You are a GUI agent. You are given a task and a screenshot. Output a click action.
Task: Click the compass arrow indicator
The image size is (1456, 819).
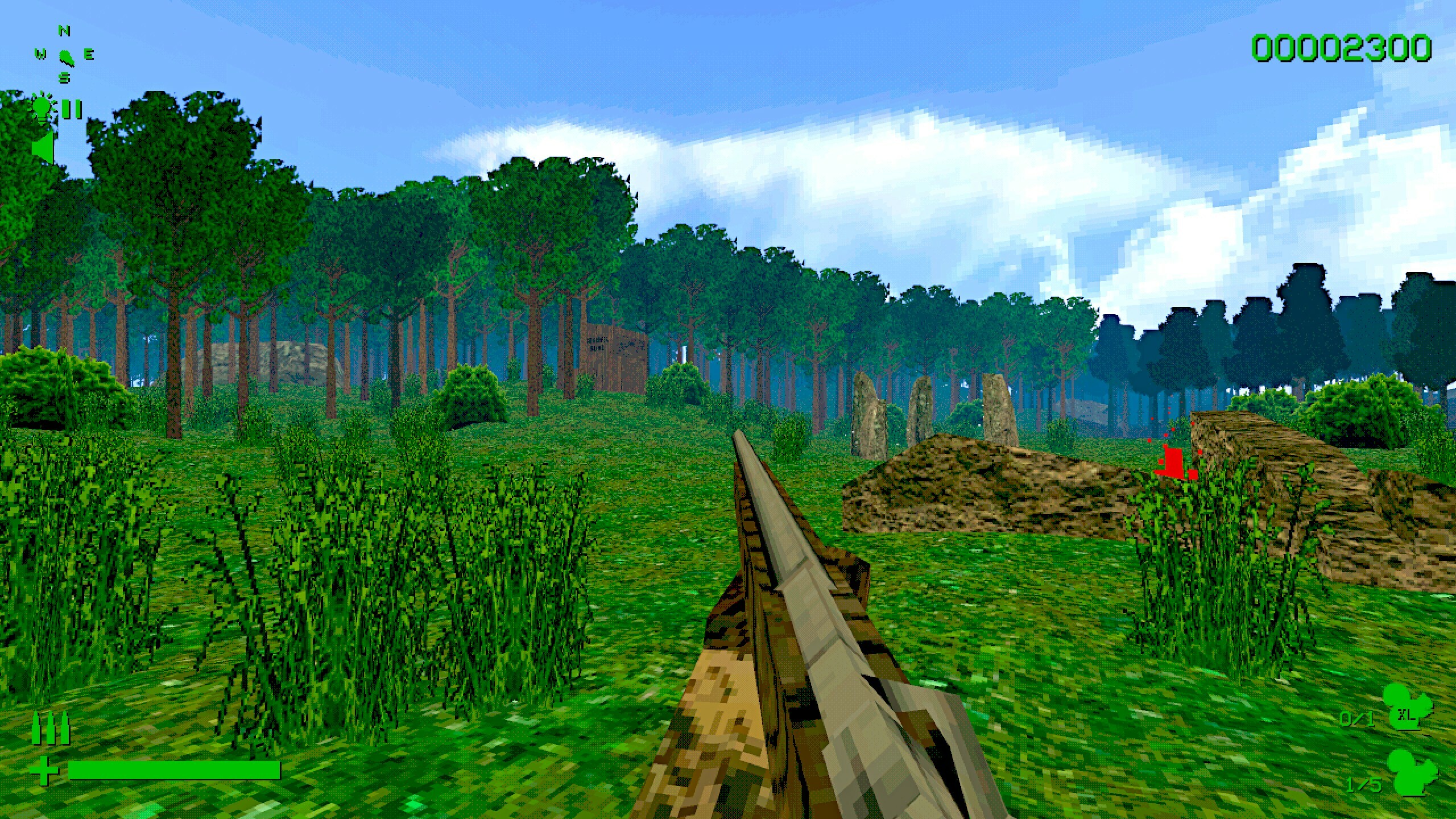click(66, 57)
